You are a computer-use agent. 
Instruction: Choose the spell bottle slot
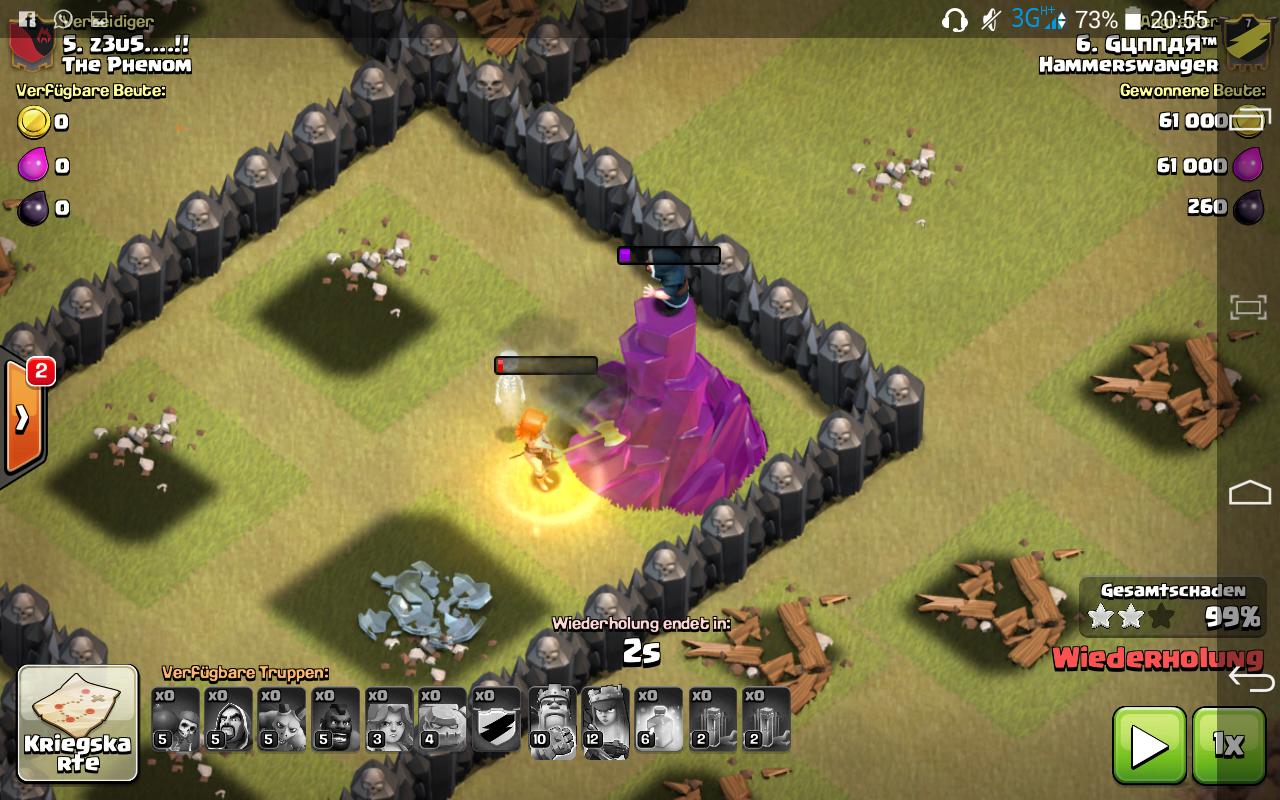(x=660, y=719)
